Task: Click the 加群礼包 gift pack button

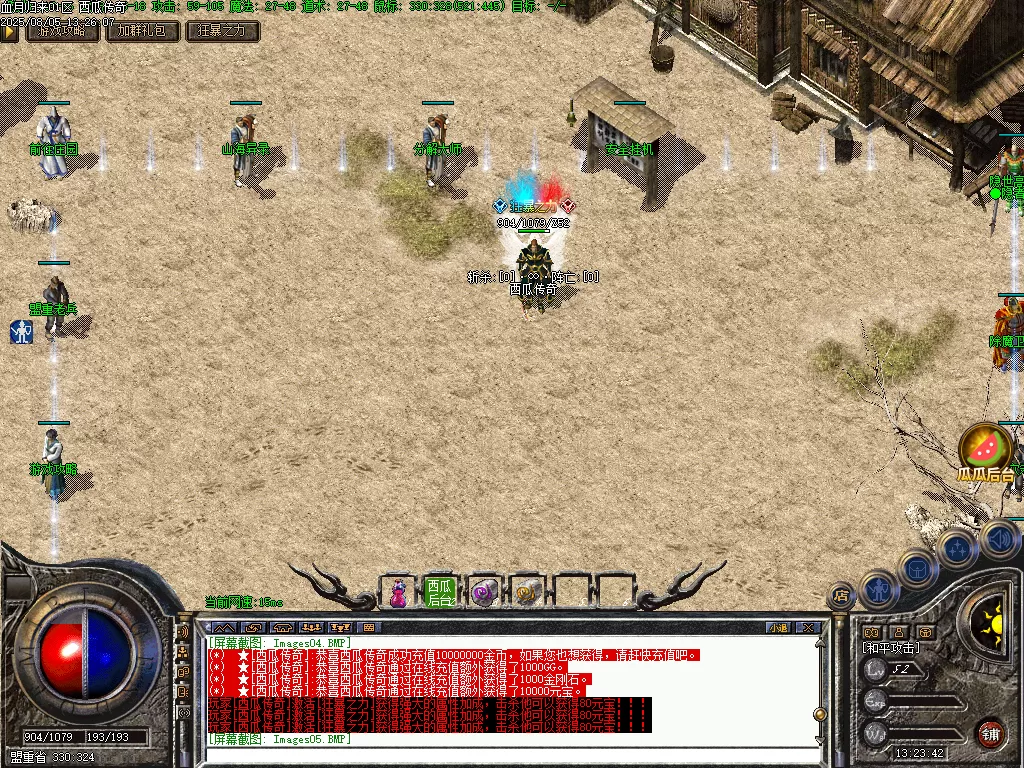Action: [x=143, y=31]
